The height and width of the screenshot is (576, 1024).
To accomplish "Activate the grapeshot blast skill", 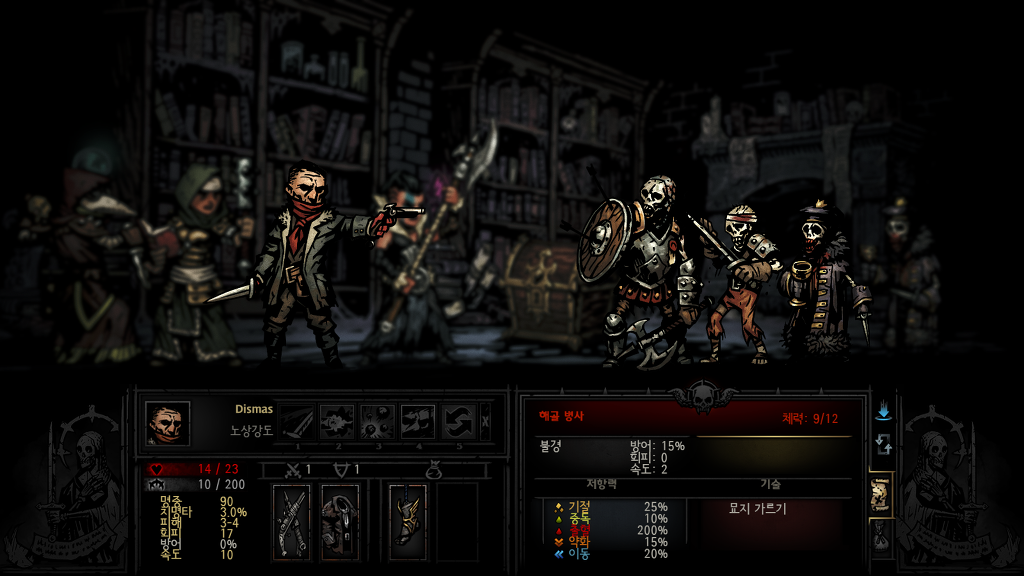I will tap(378, 421).
